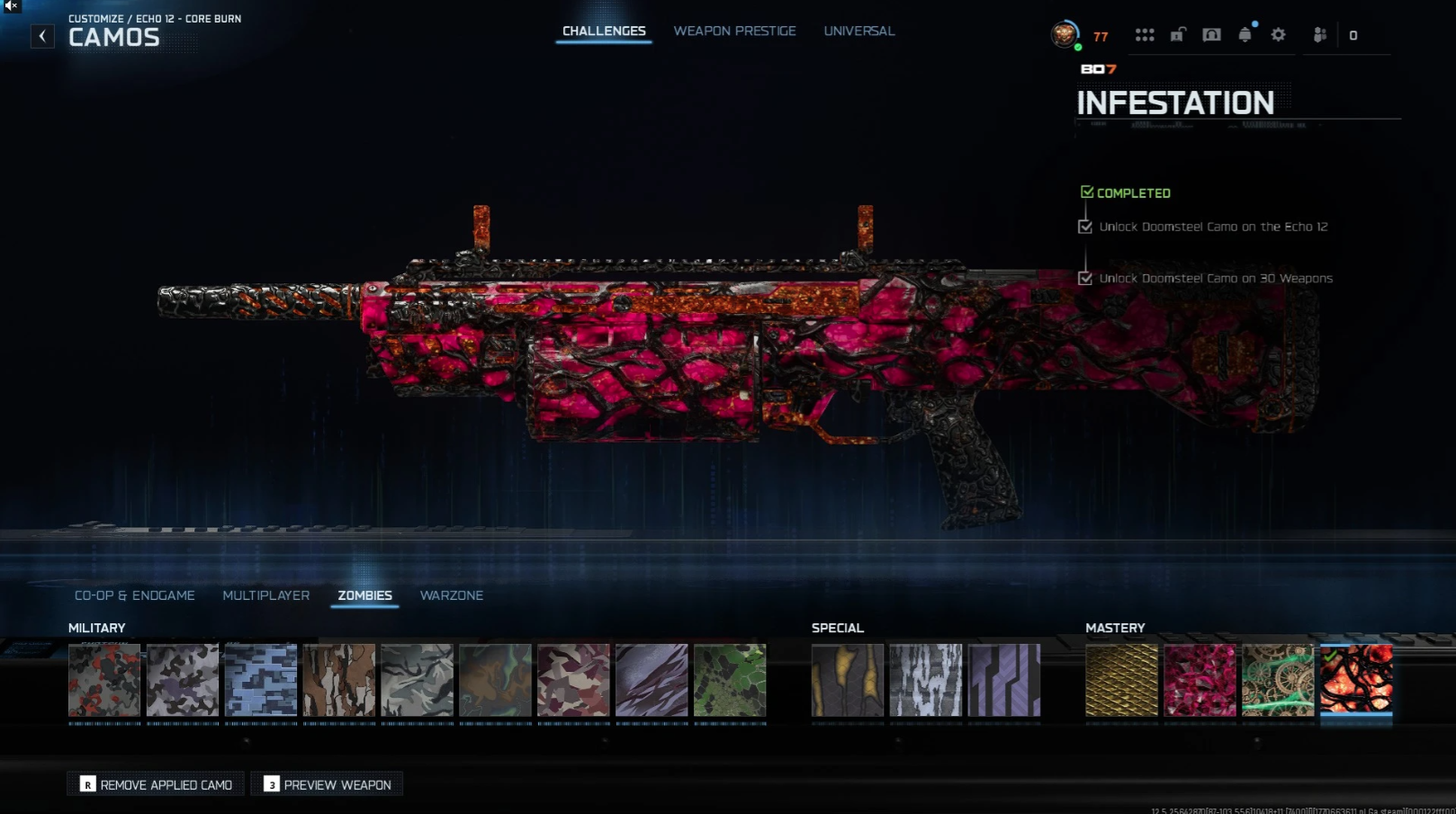This screenshot has width=1456, height=814.
Task: Apply the gold scale mastery camo
Action: tap(1121, 680)
